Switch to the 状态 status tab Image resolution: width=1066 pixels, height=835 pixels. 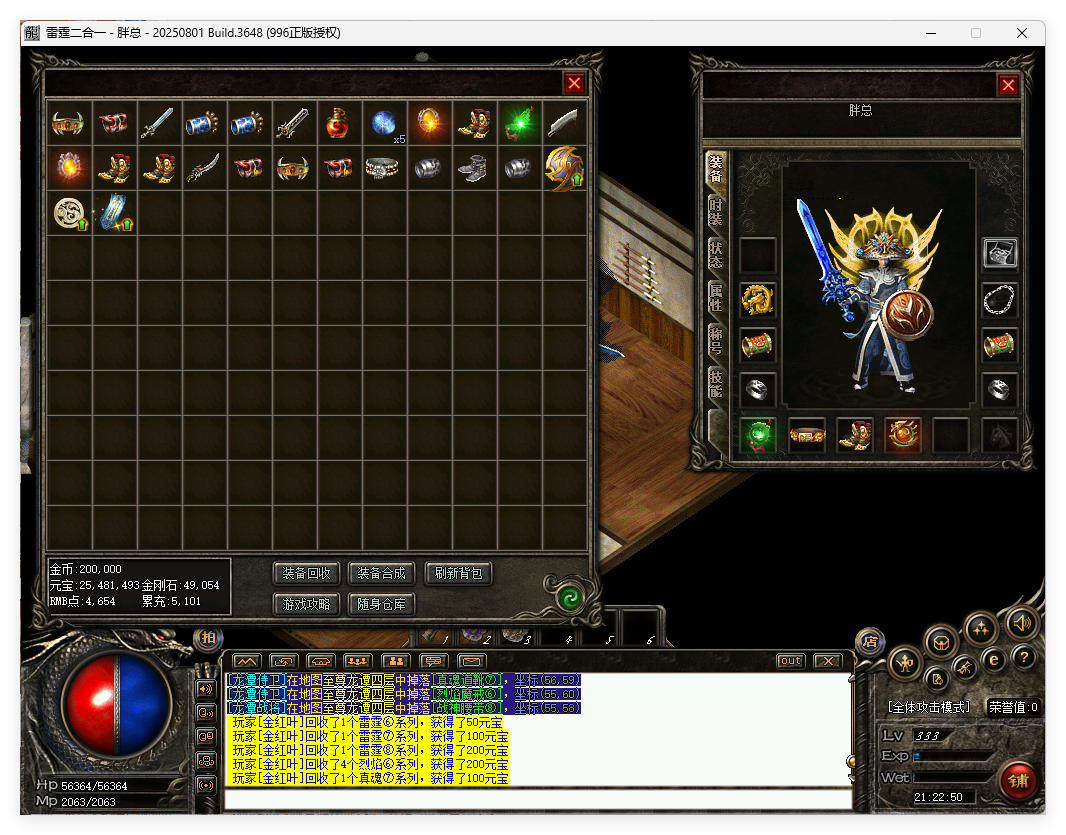coord(716,254)
